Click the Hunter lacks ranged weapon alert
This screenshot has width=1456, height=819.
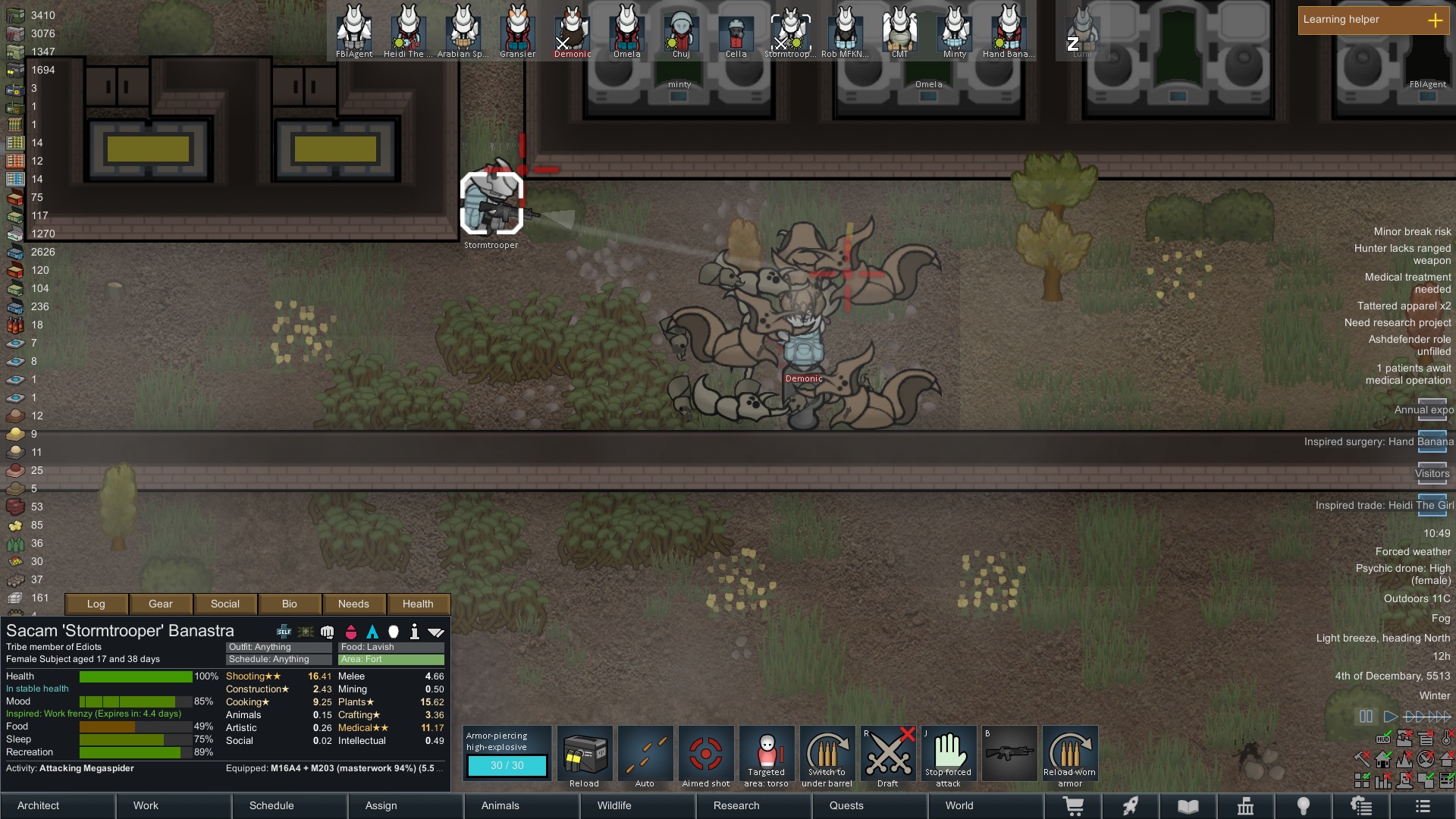click(1402, 253)
